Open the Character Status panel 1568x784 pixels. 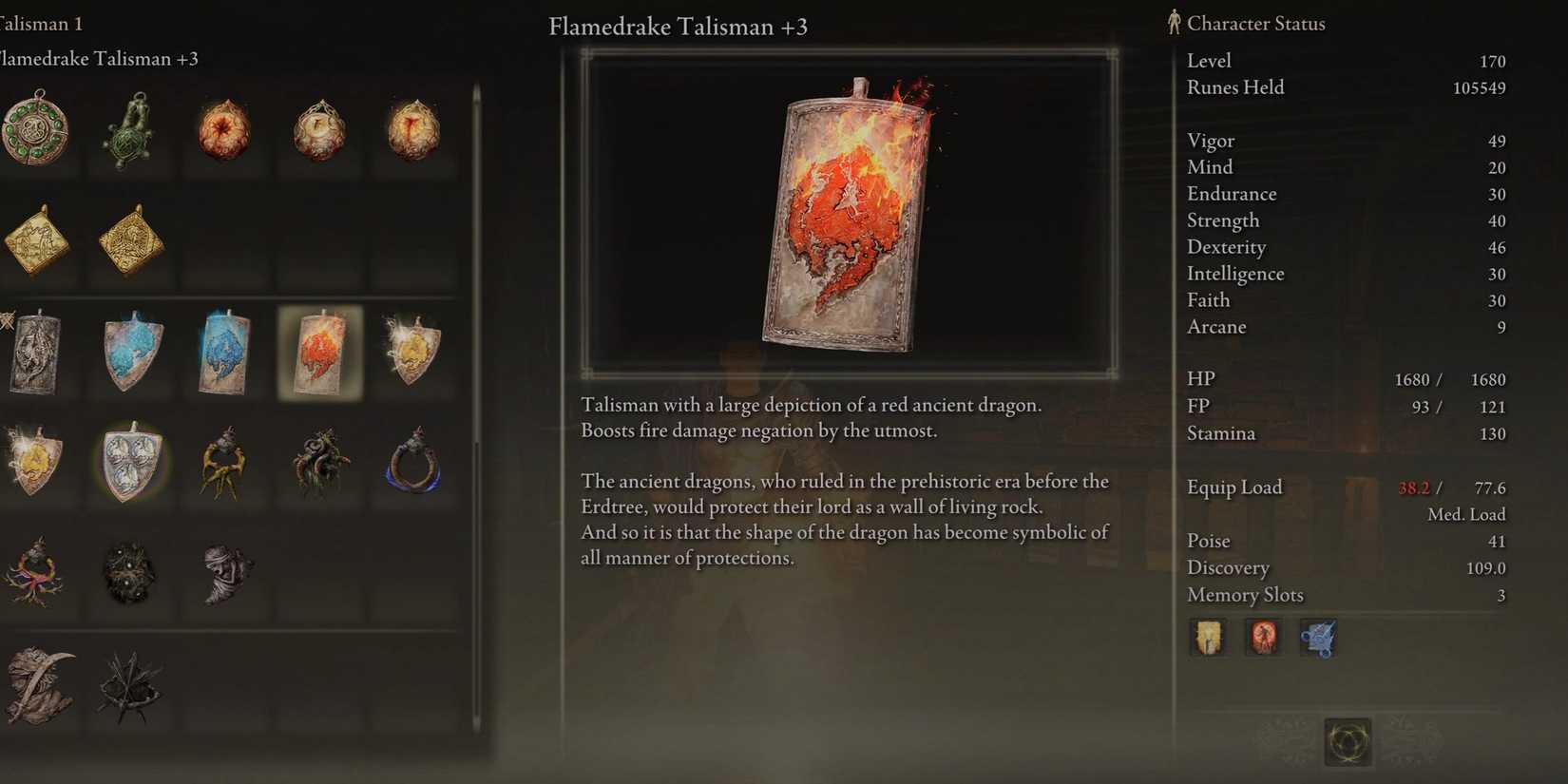click(1254, 23)
